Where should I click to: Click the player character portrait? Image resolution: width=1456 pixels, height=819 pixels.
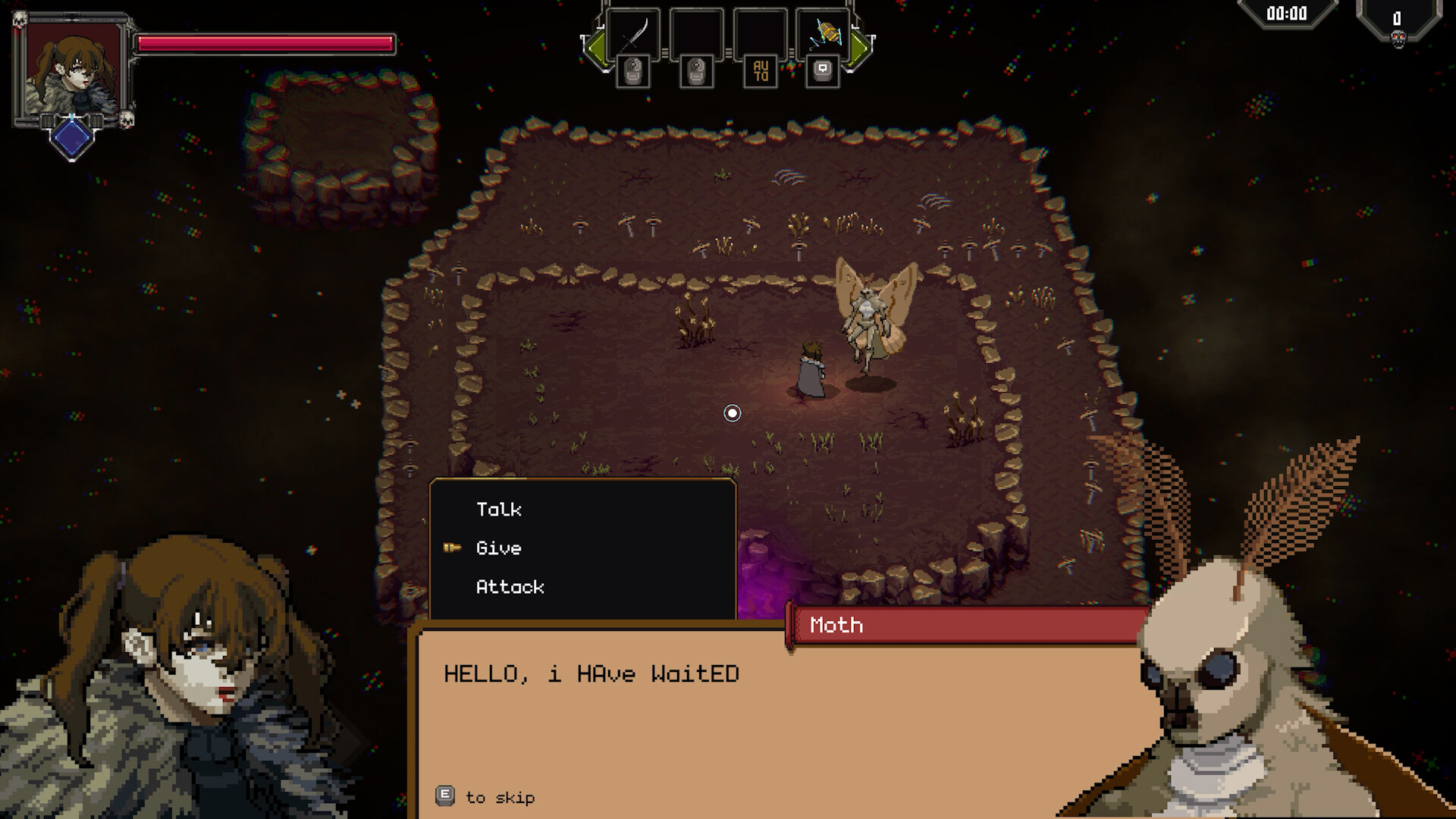(73, 69)
